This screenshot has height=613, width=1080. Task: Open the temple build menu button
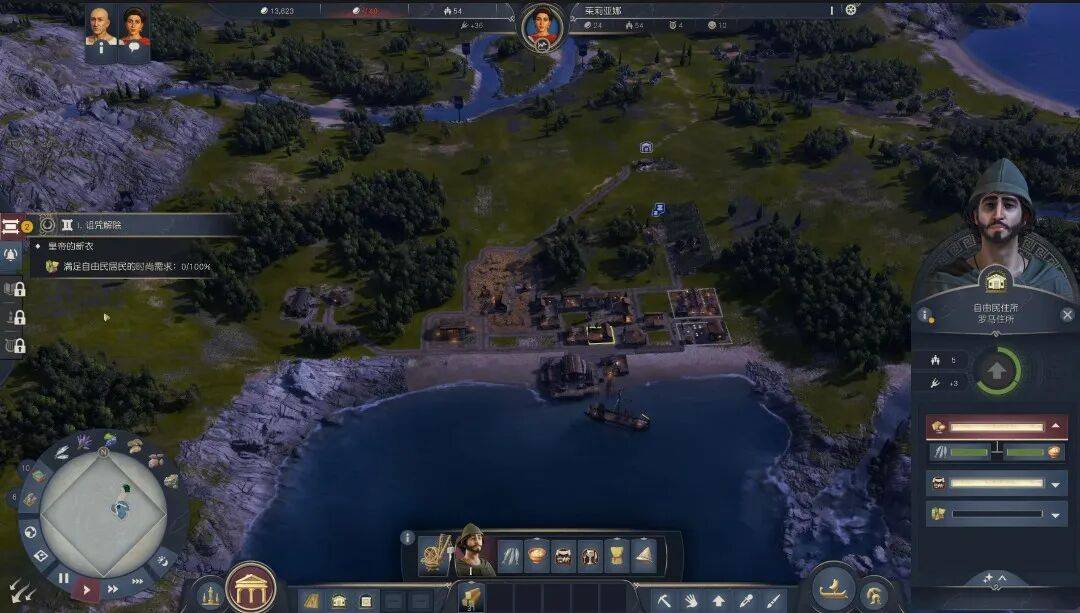click(x=251, y=588)
